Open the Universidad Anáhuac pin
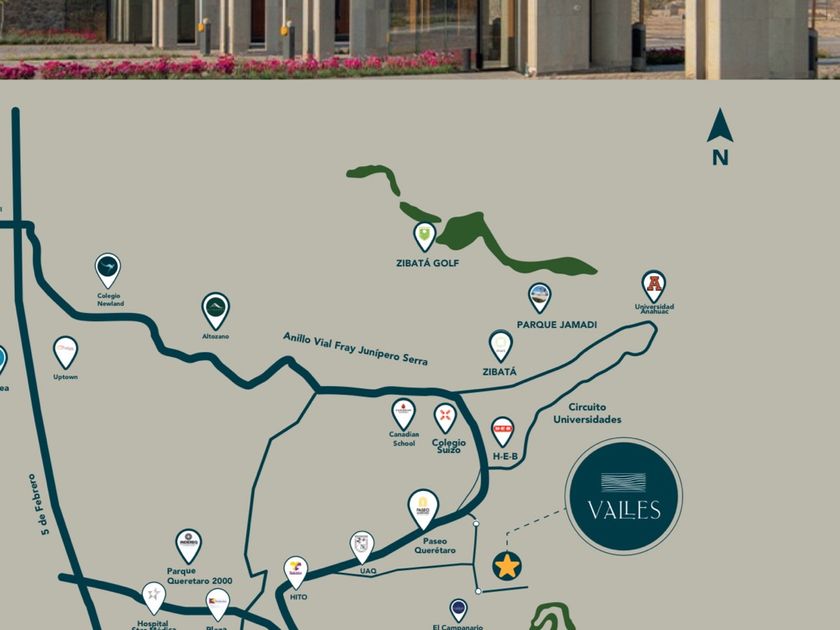Viewport: 840px width, 630px height. pos(653,285)
